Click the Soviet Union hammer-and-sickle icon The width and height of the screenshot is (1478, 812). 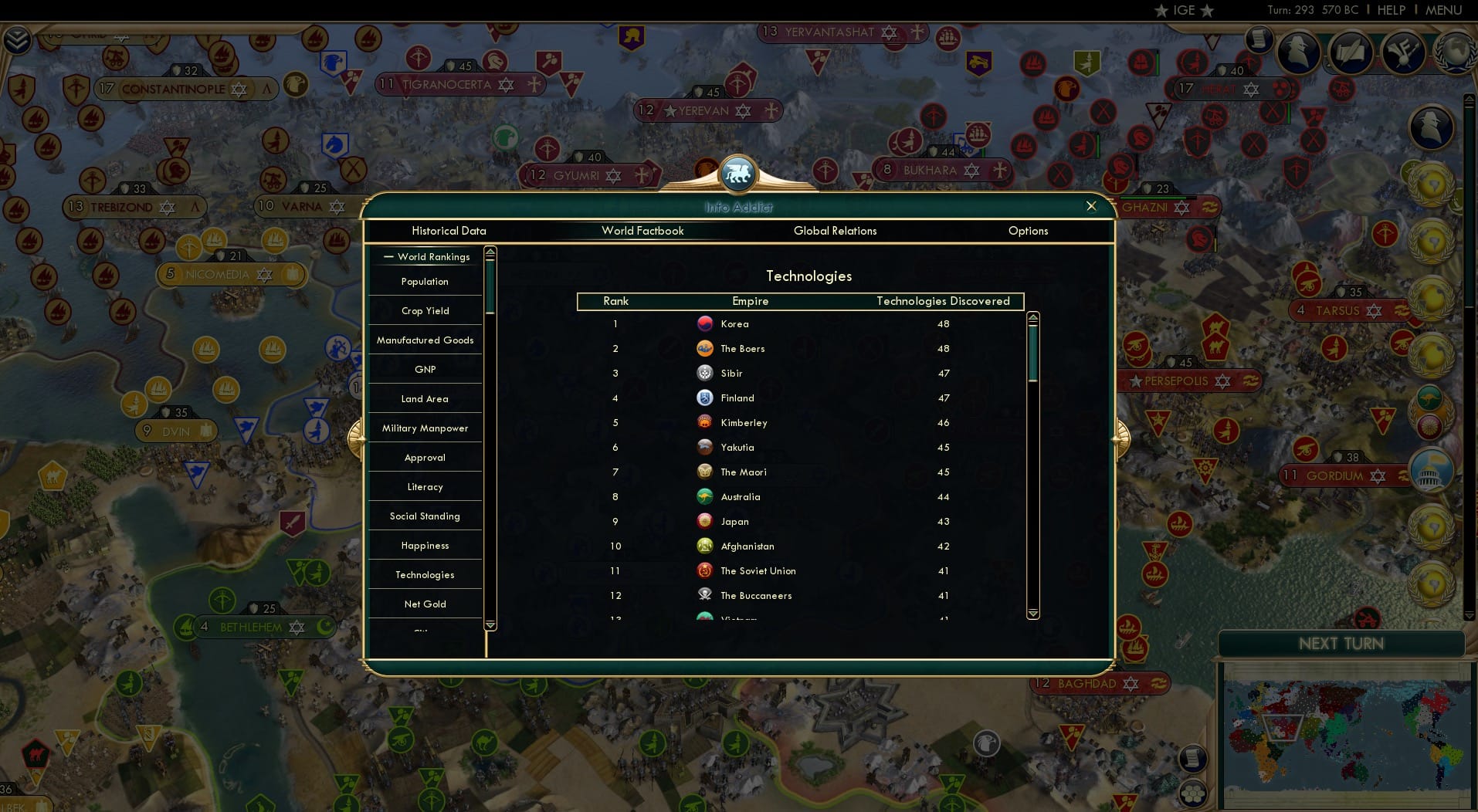click(x=705, y=570)
